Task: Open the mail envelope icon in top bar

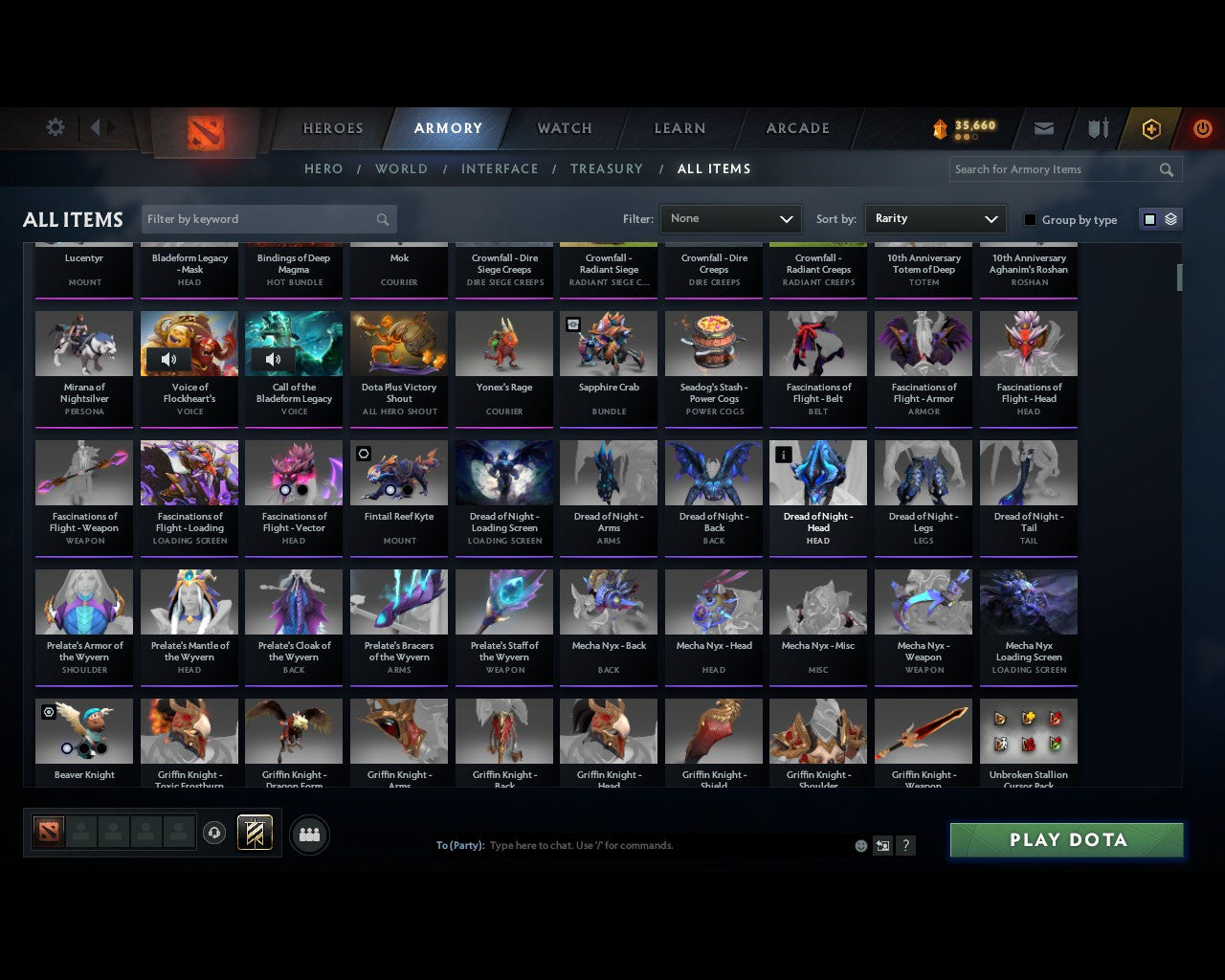Action: 1043,127
